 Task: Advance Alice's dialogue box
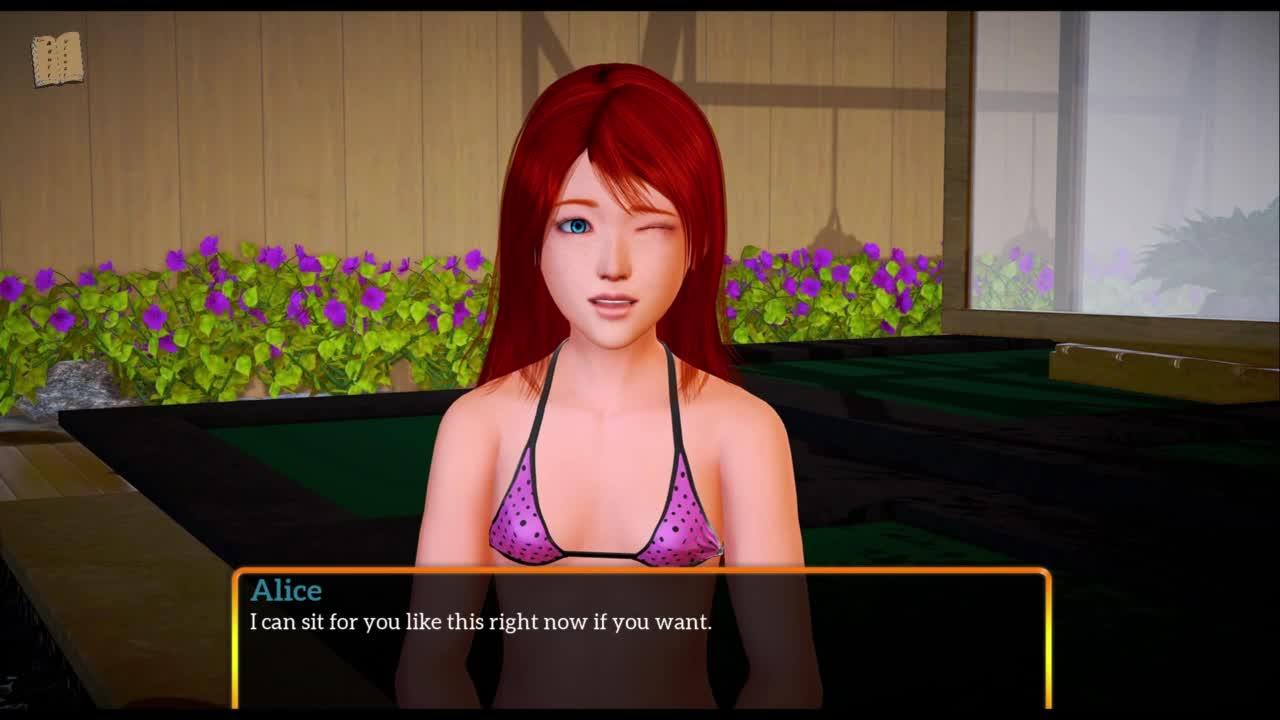click(x=641, y=638)
